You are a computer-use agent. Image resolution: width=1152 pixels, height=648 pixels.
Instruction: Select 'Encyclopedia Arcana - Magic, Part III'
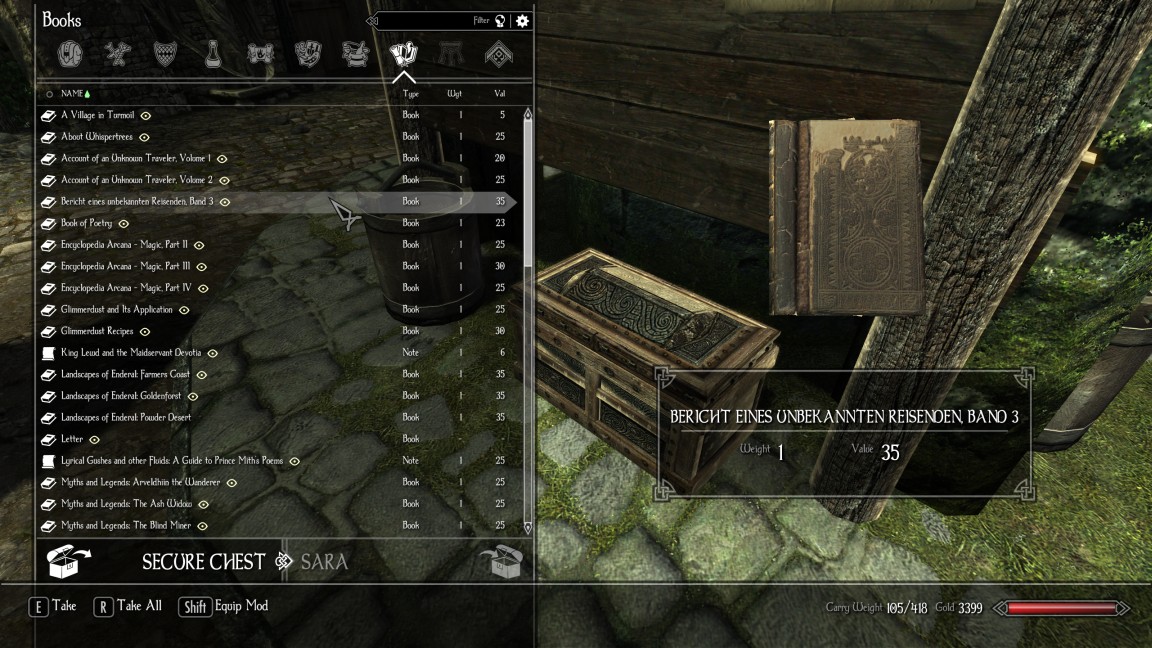[x=126, y=266]
